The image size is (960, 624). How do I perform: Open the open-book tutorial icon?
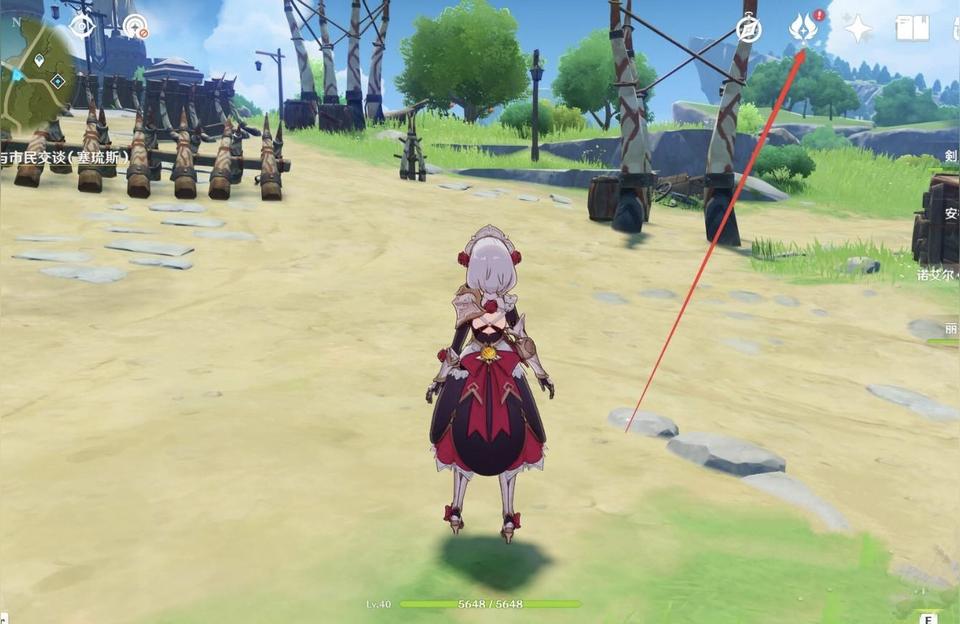click(x=912, y=28)
